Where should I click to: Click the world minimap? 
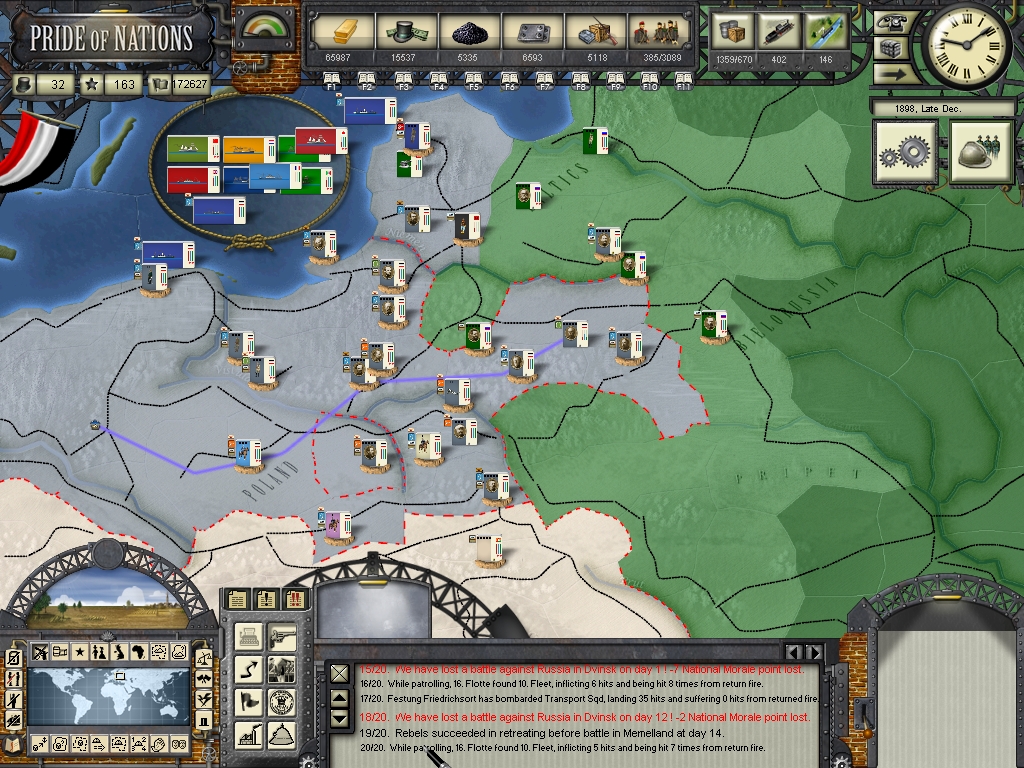107,697
